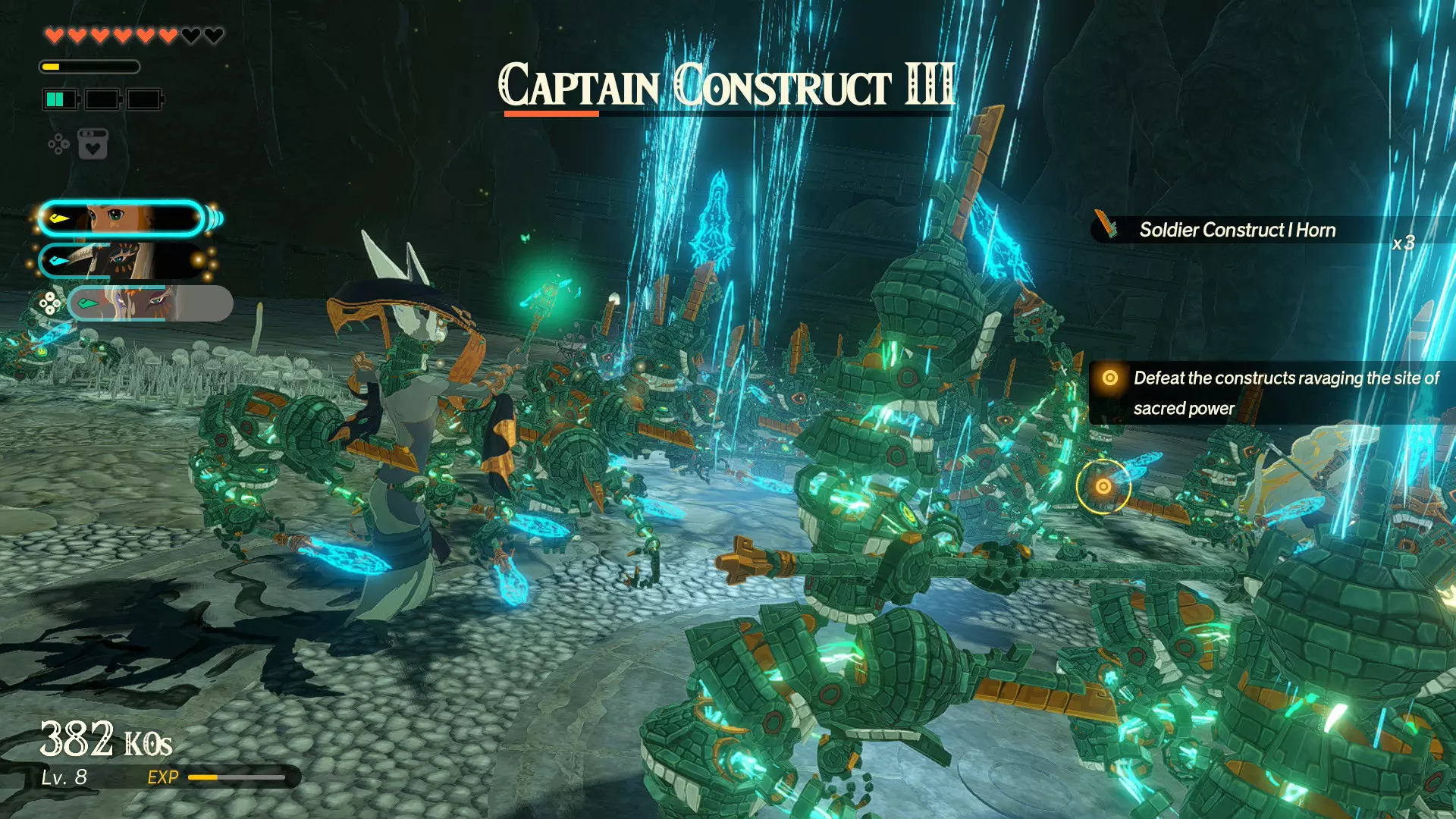The image size is (1456, 819).
Task: Select Zelda's character portrait panel
Action: click(121, 219)
